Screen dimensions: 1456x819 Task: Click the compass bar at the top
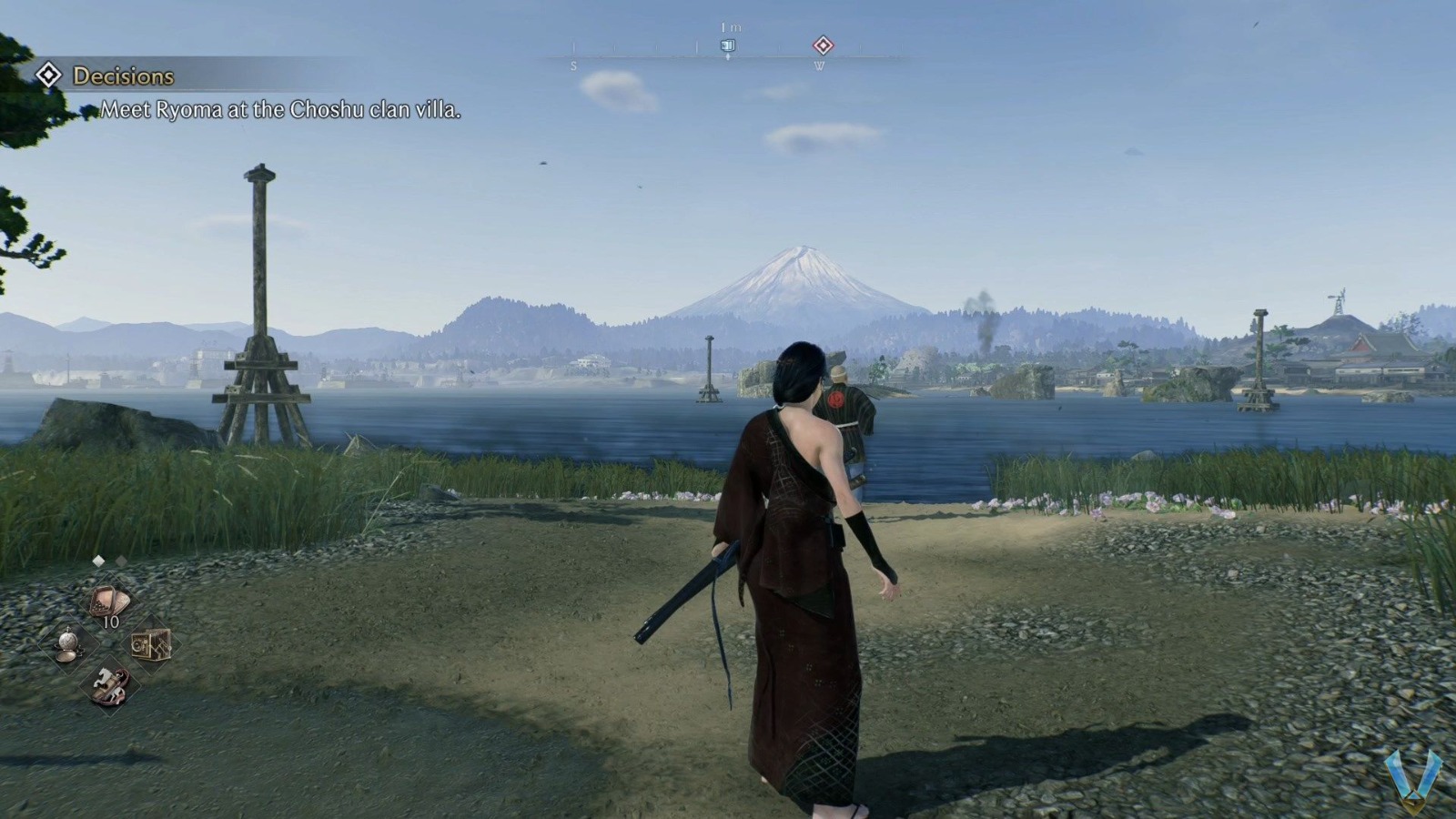click(728, 55)
